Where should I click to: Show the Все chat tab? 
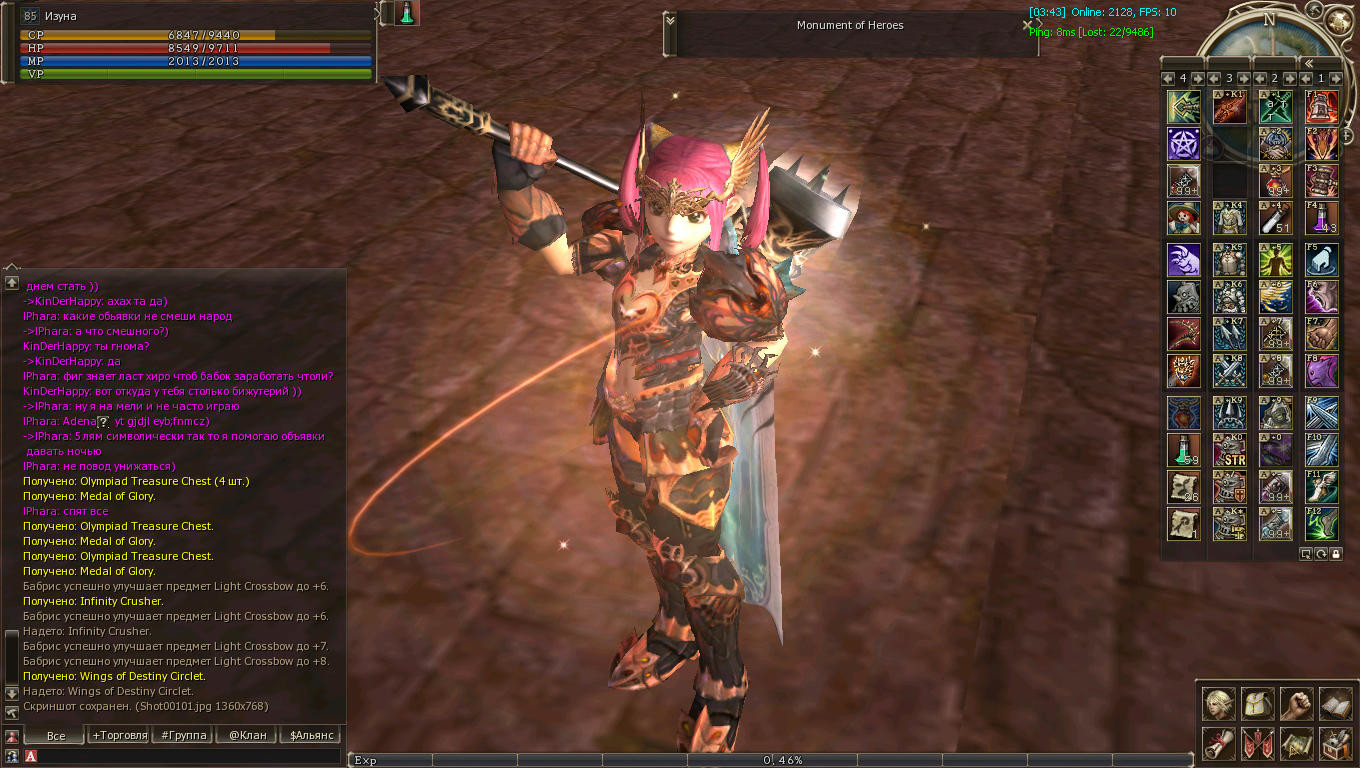pos(56,735)
